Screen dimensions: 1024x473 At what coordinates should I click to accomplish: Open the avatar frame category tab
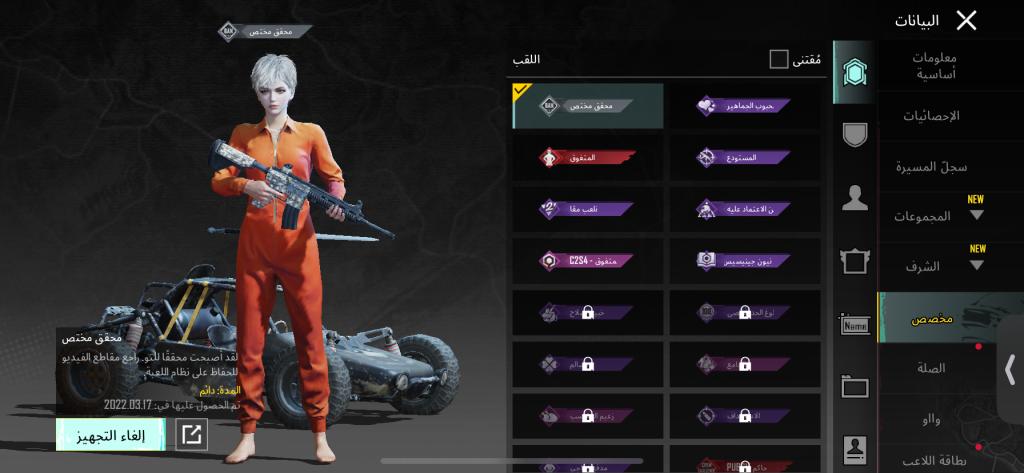point(854,261)
